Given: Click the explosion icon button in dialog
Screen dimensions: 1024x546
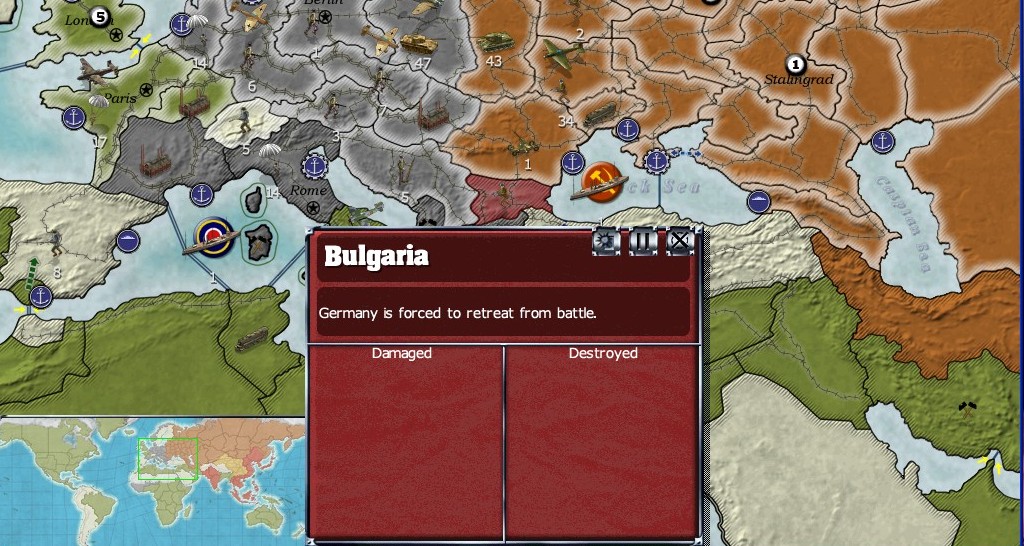Looking at the screenshot, I should click(606, 241).
